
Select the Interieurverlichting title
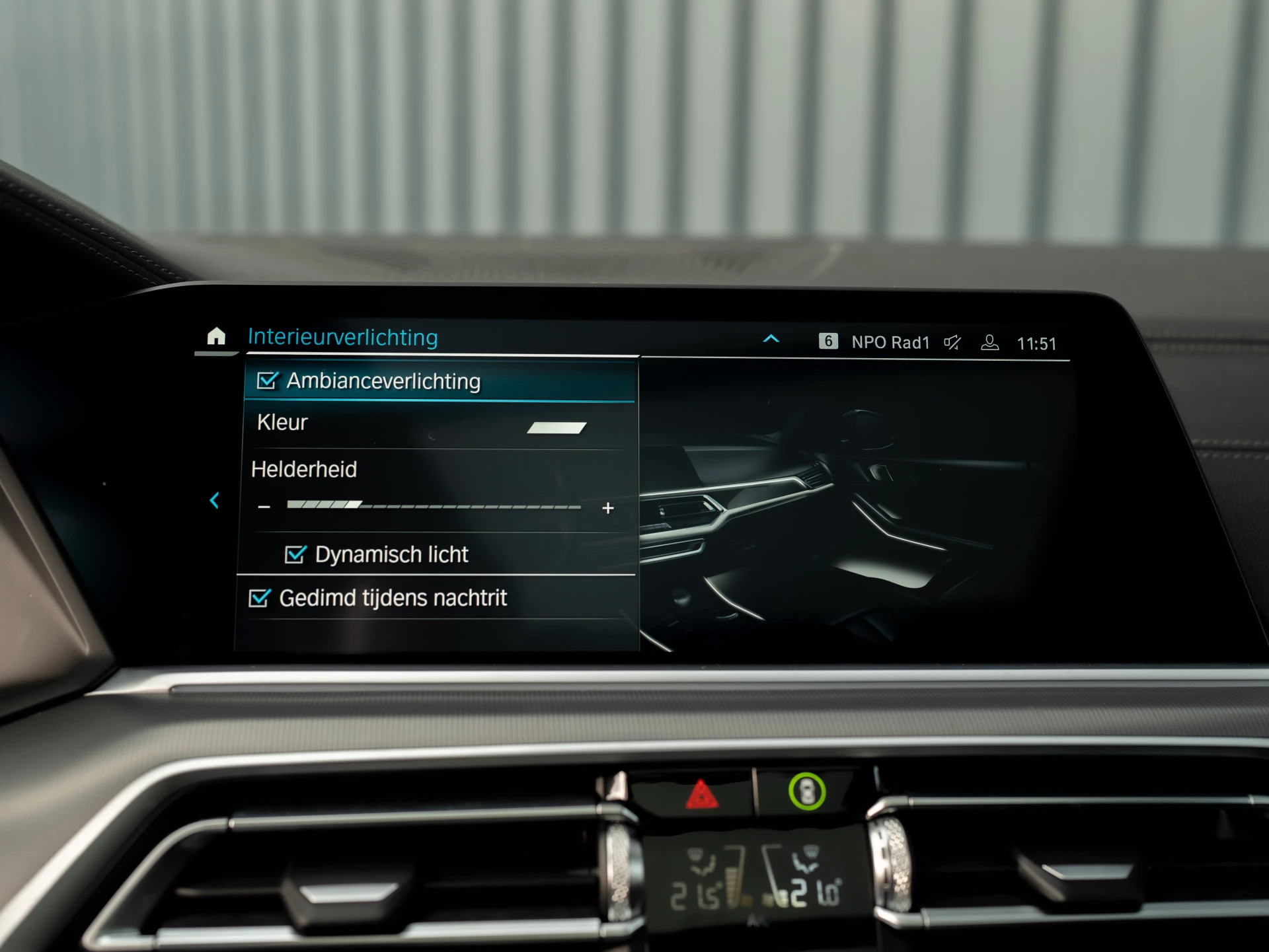[x=343, y=337]
